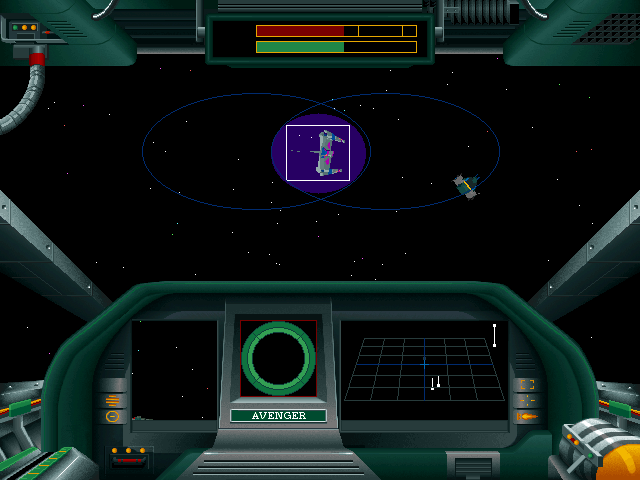Screen dimensions: 640x480
Task: Click the 3D grid radar display
Action: click(x=424, y=369)
